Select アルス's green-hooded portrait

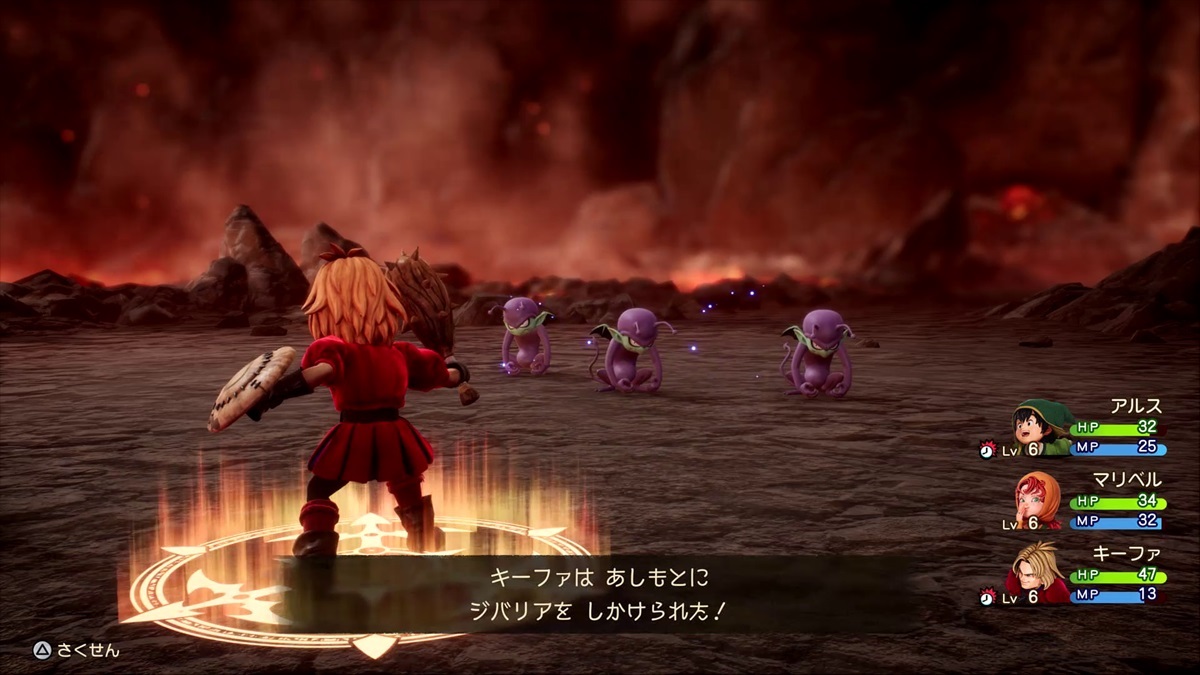coord(1040,427)
